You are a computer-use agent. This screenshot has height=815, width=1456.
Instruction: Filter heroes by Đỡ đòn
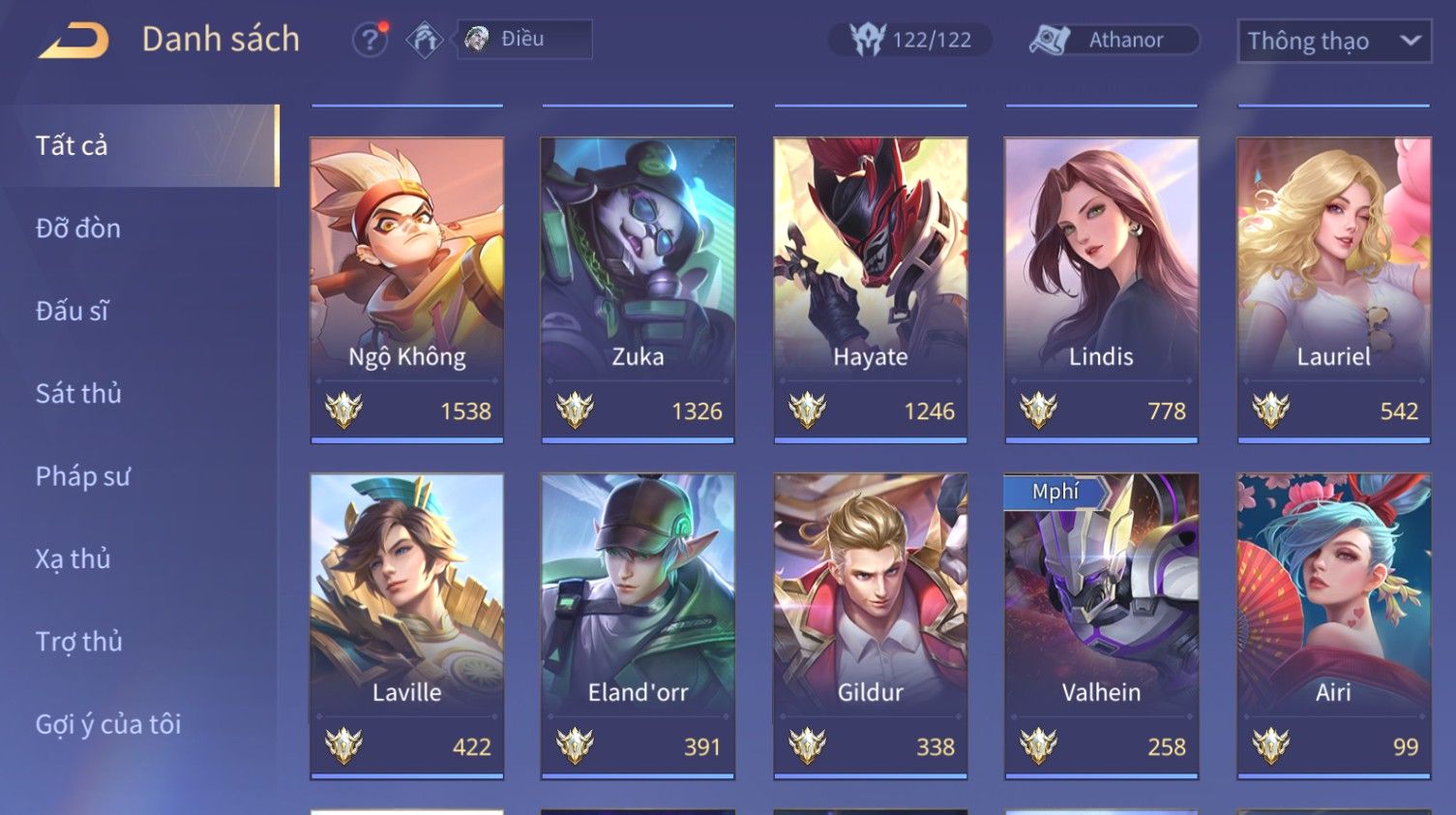tap(78, 228)
